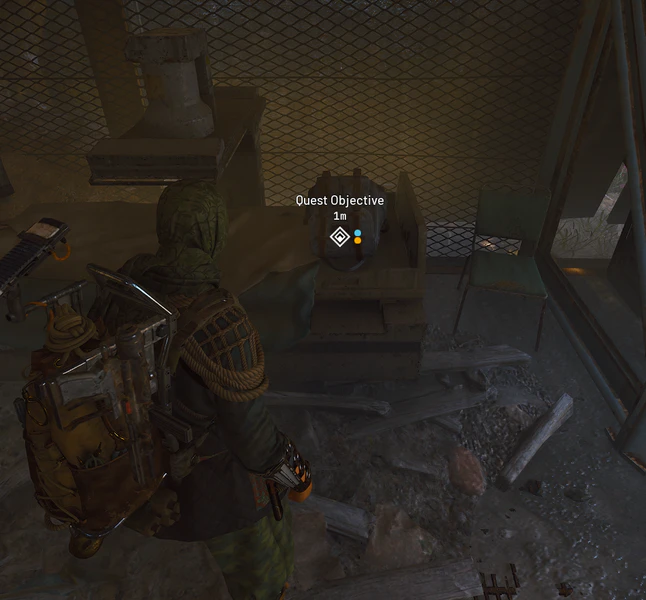
Task: Select the Quest Objective diamond marker
Action: click(339, 237)
